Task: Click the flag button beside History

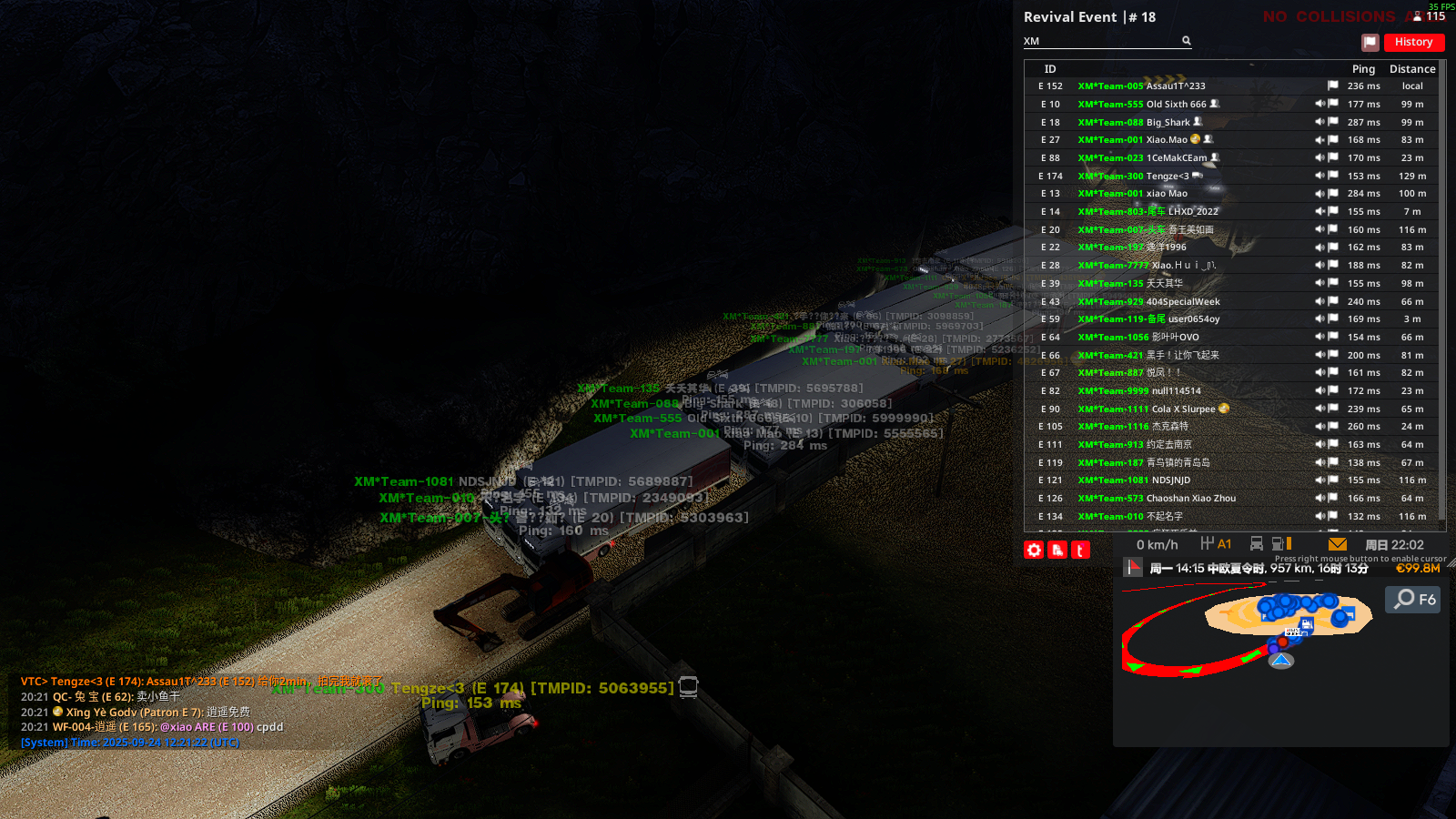Action: point(1370,42)
